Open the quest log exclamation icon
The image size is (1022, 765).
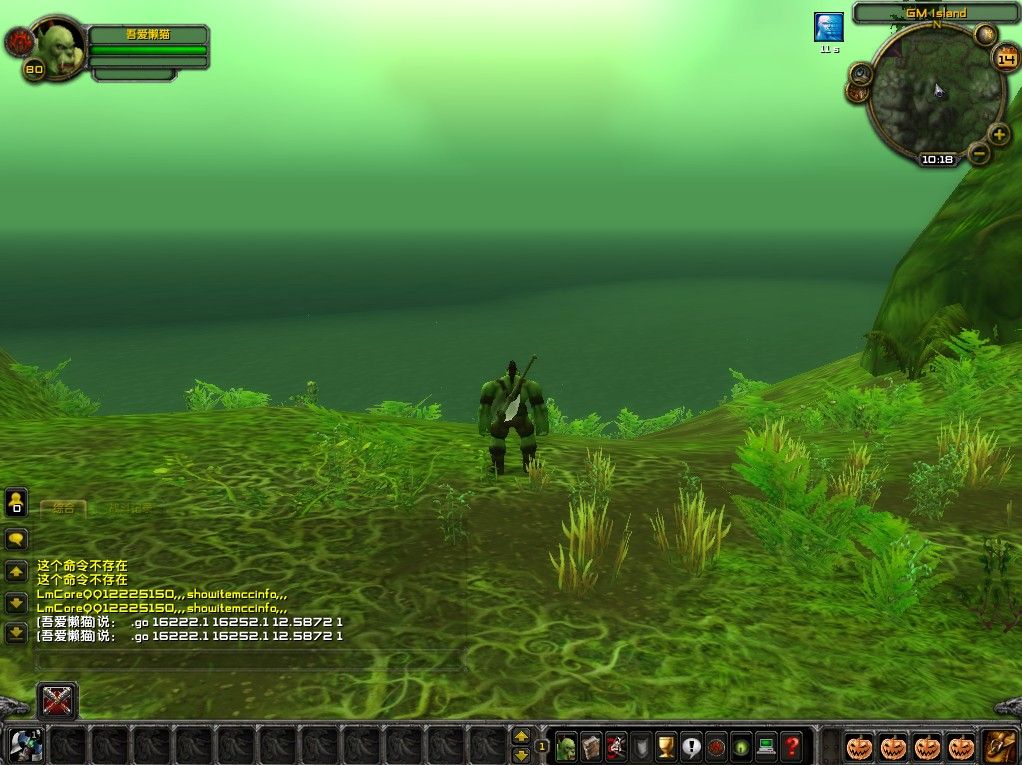[691, 746]
